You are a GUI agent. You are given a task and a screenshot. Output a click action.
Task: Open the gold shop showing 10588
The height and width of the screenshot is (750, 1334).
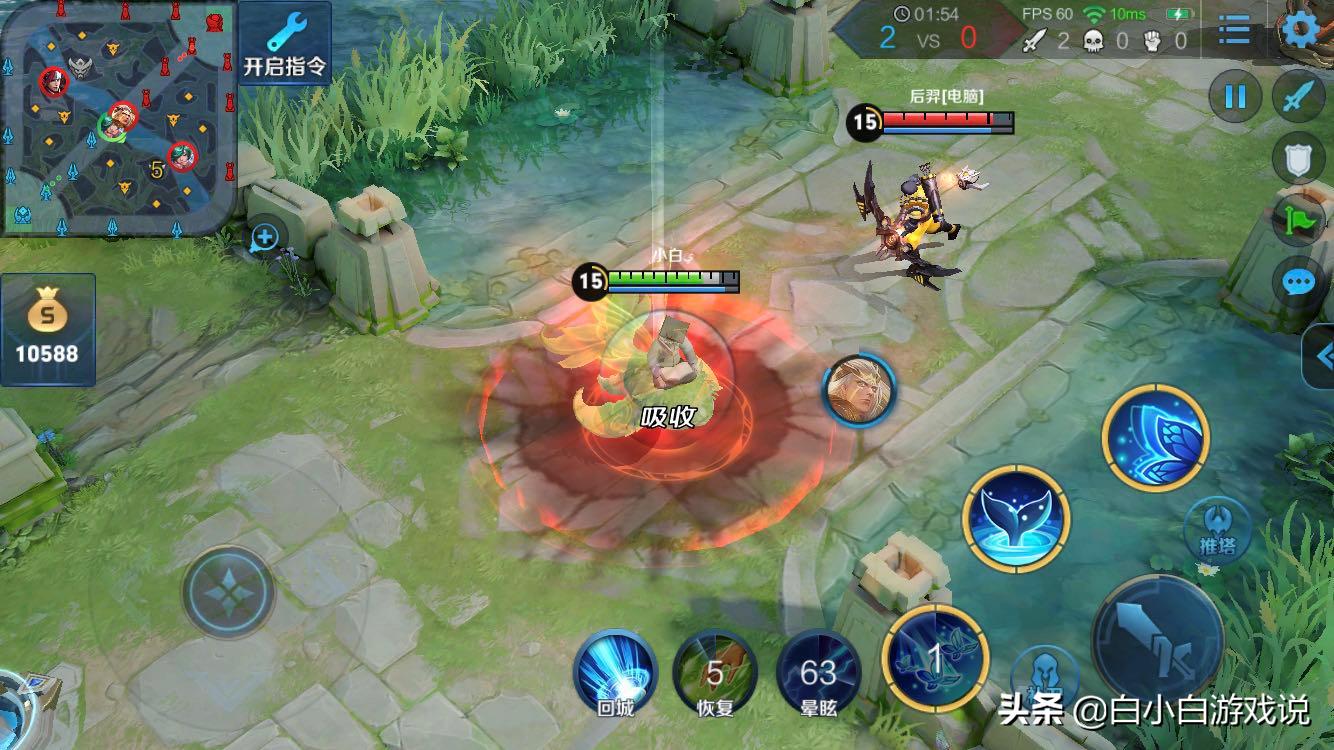[48, 329]
